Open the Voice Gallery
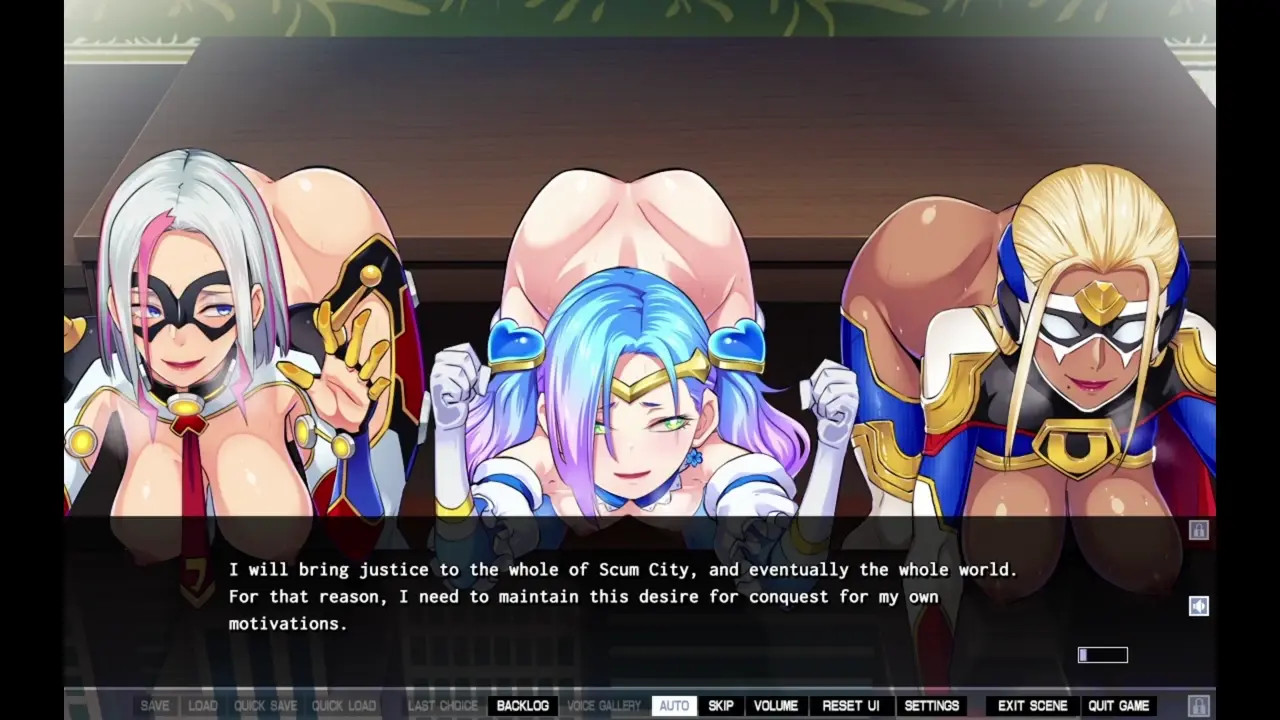This screenshot has height=720, width=1280. coord(604,706)
